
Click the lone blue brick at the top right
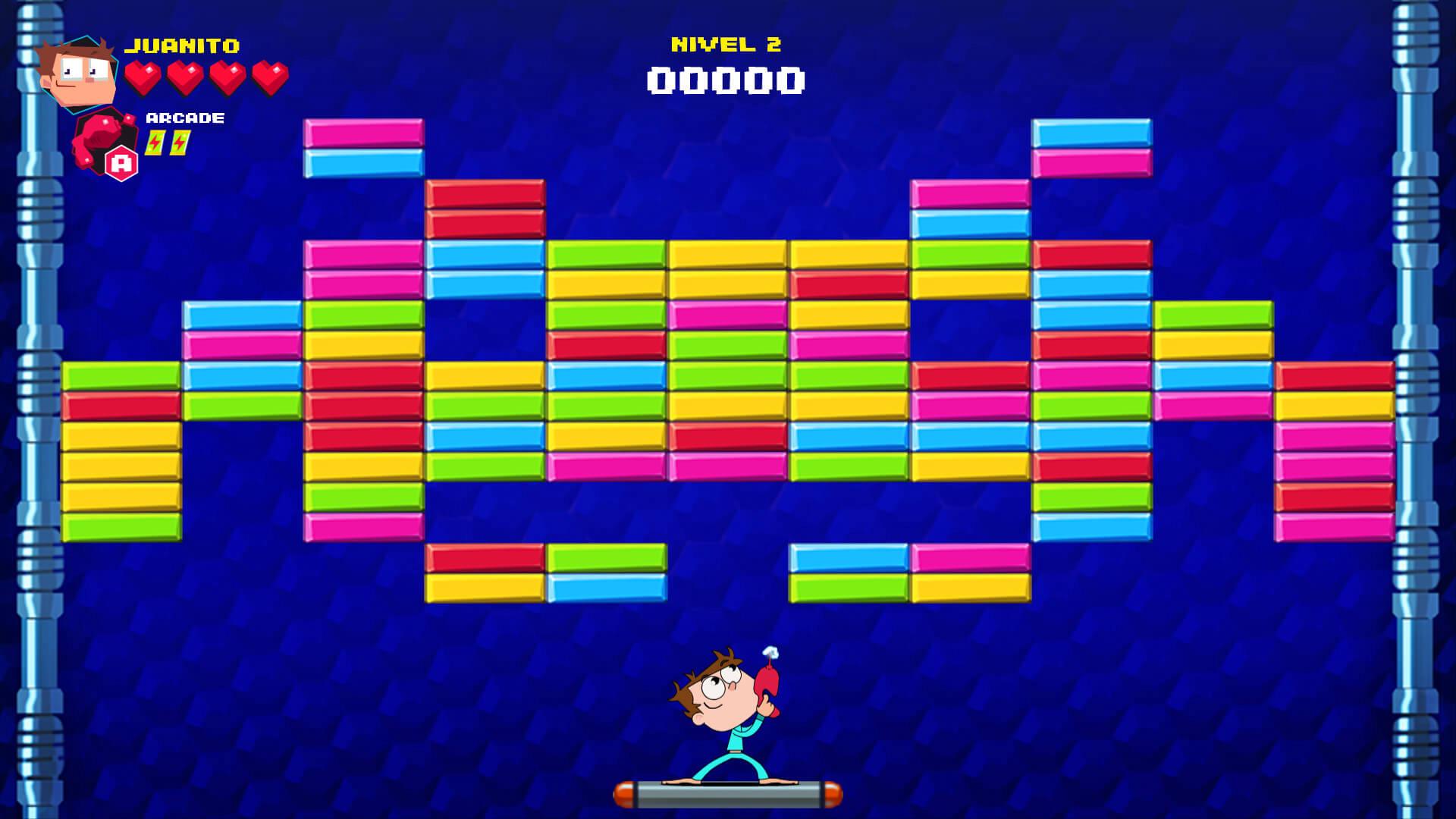(1090, 130)
